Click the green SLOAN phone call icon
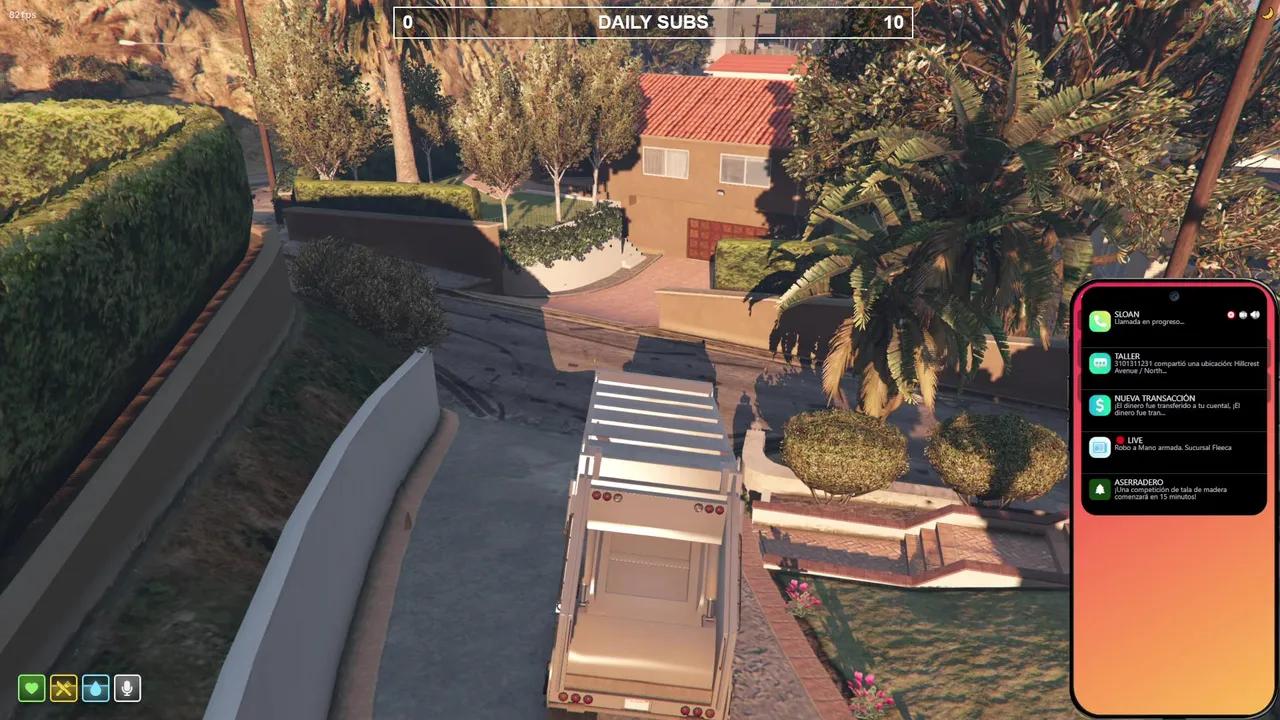 tap(1099, 320)
